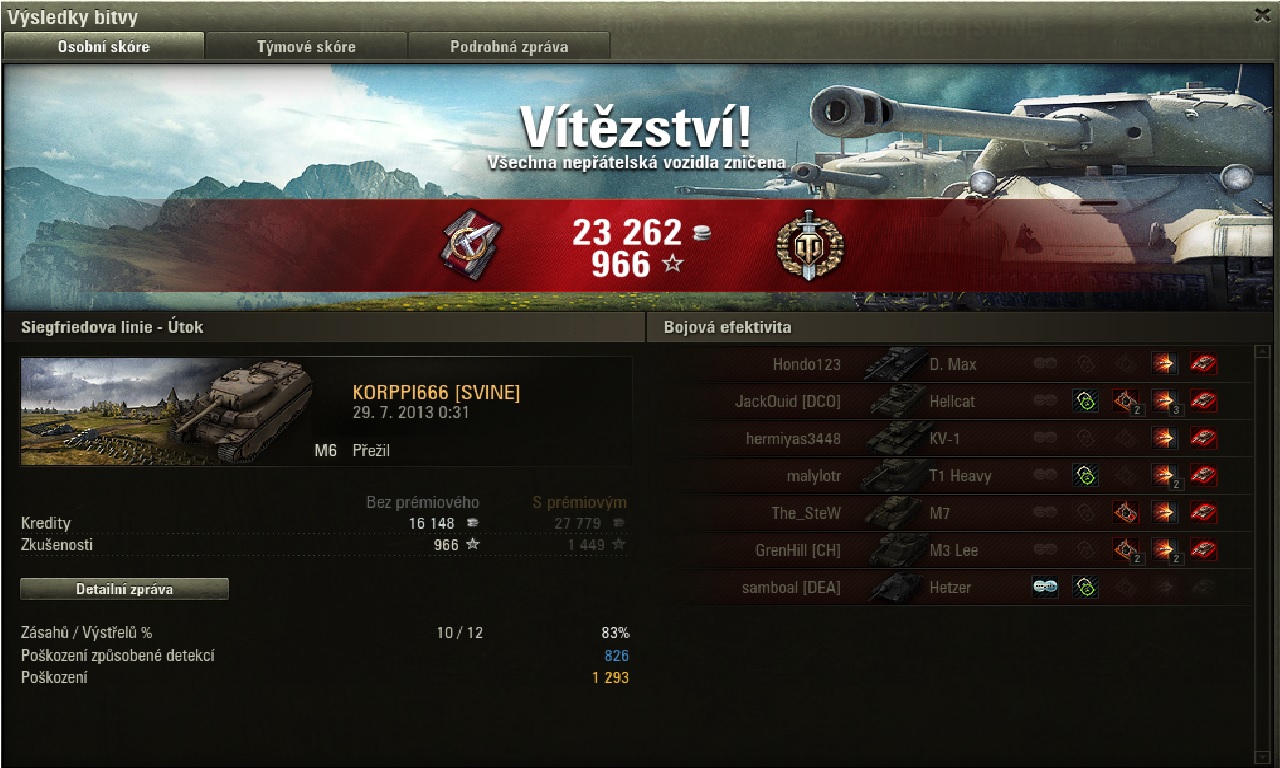
Task: Open the Detailní zpráva report
Action: 124,589
